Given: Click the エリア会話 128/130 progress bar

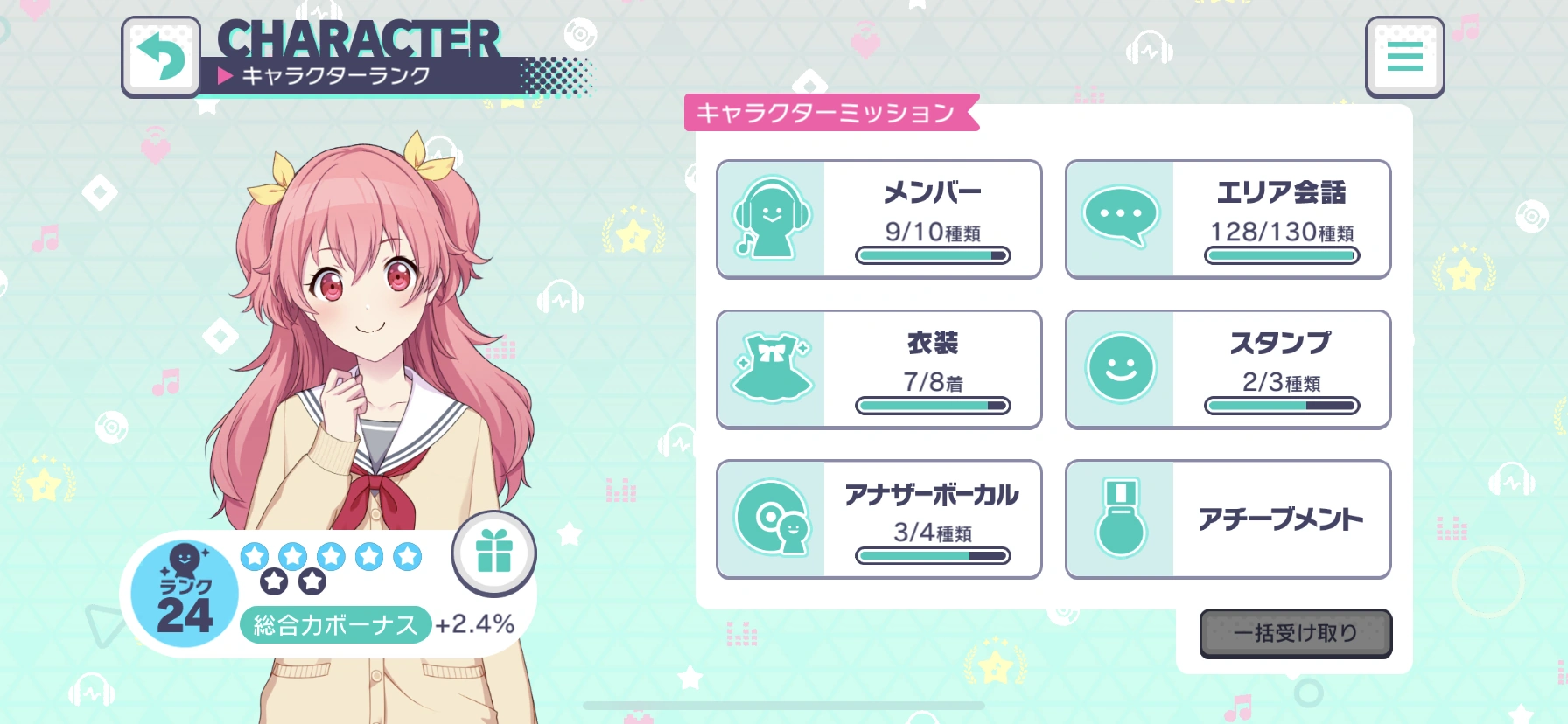Looking at the screenshot, I should click(1281, 255).
